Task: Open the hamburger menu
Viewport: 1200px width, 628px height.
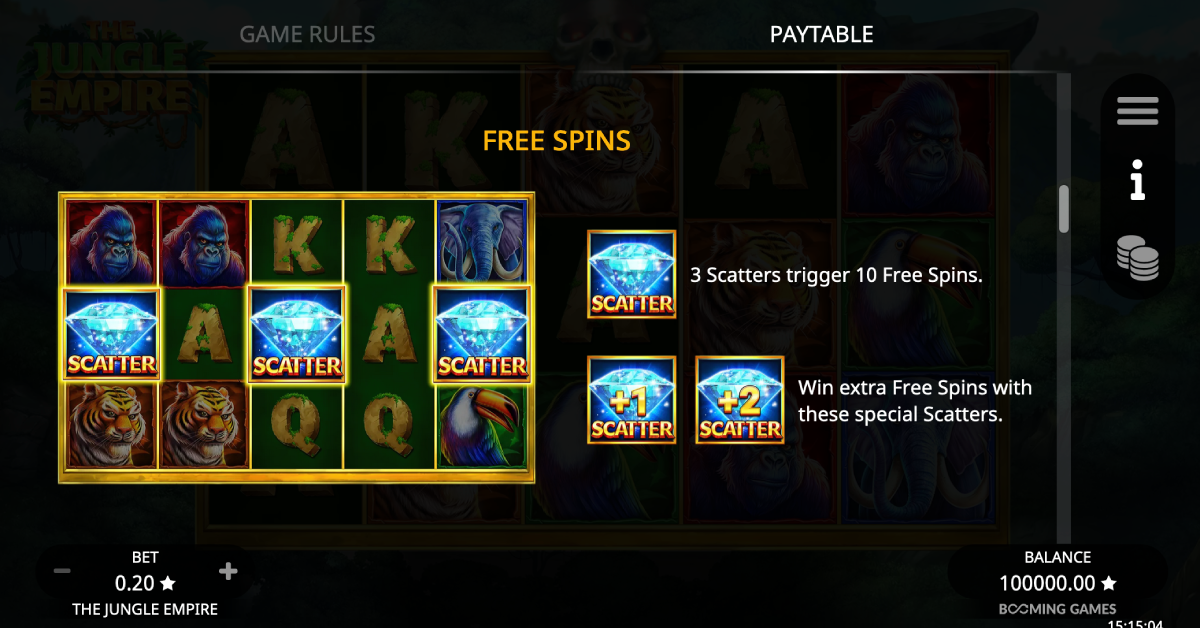Action: (1137, 111)
